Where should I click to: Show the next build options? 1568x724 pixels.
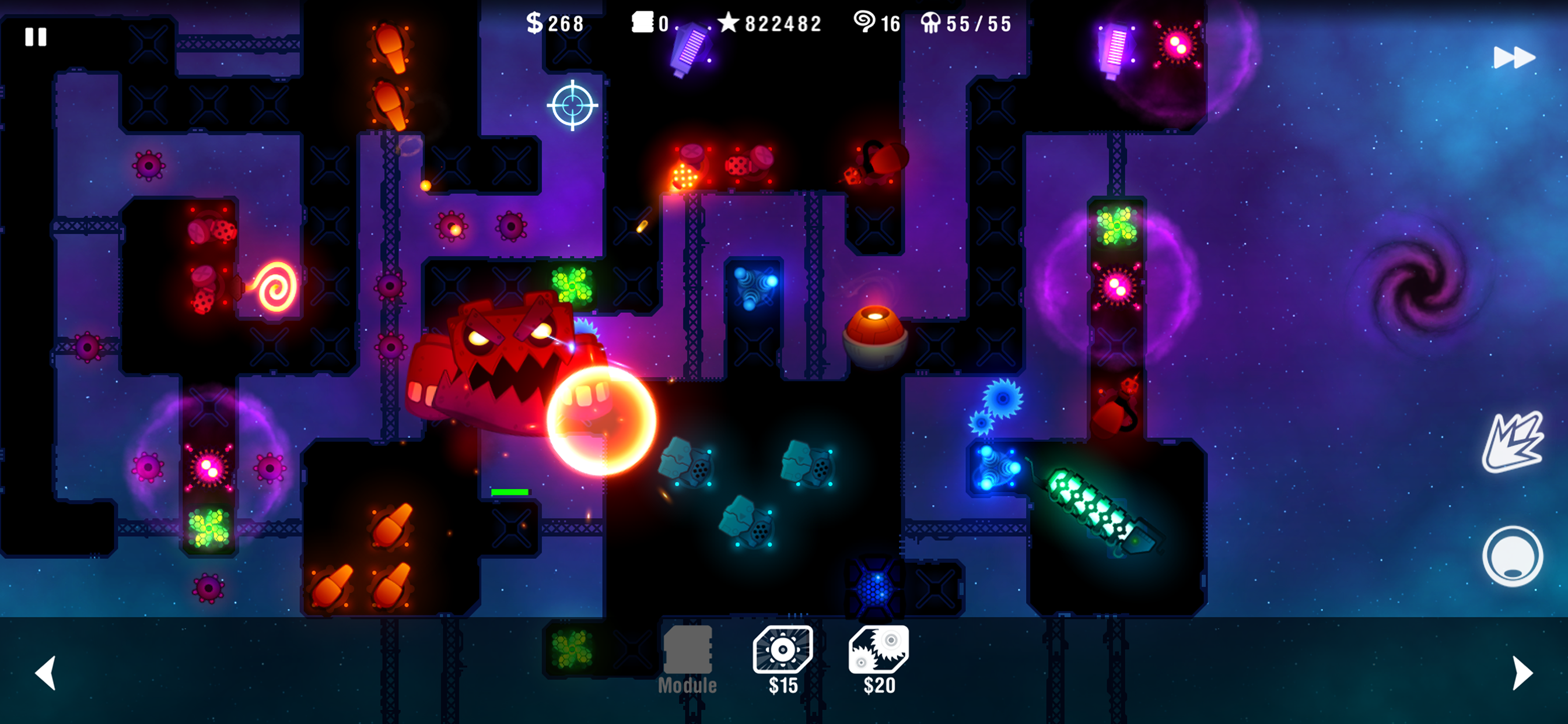pos(1522,672)
